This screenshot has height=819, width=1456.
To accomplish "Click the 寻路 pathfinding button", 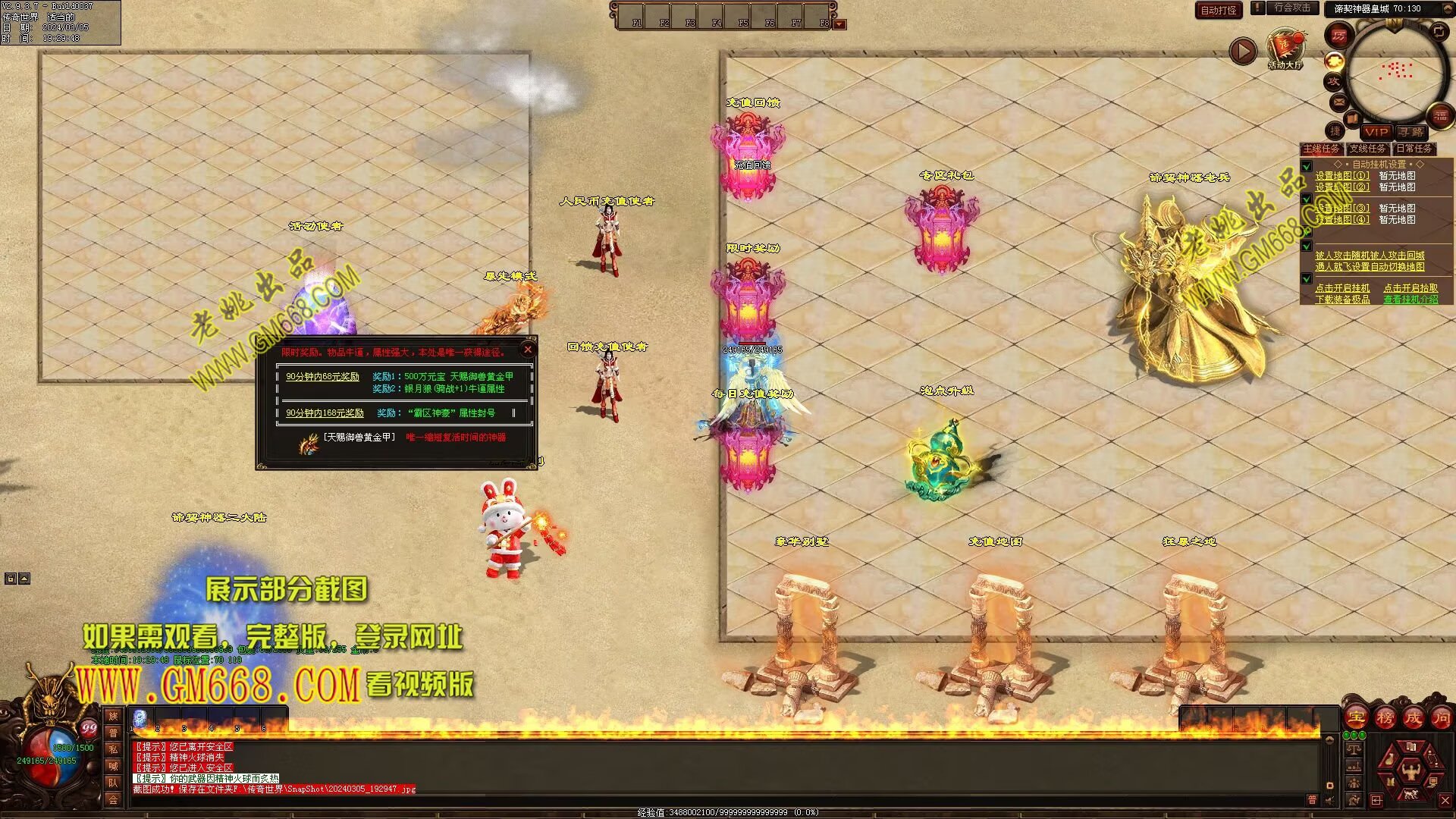I will 1411,132.
